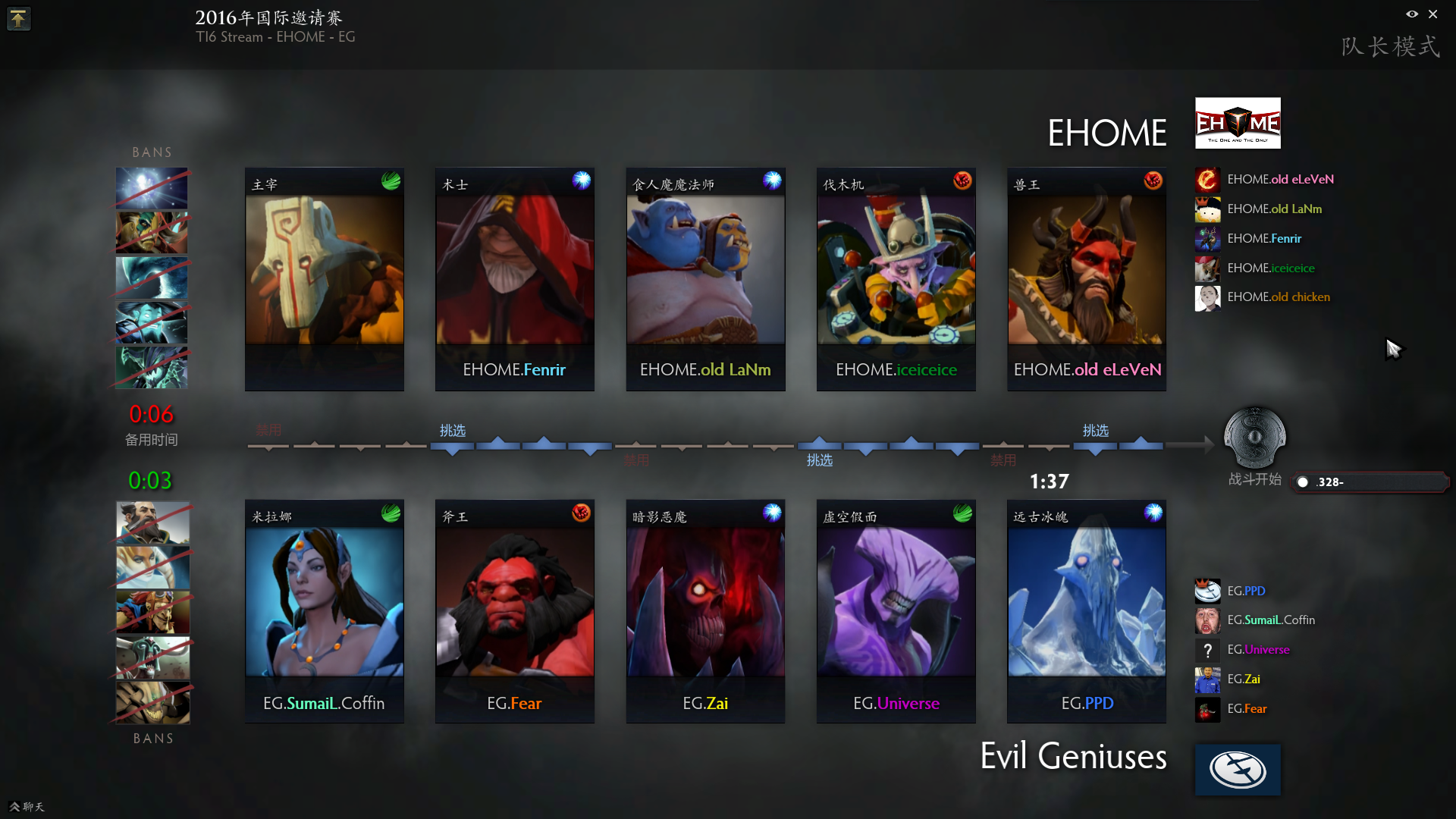Select EG.PPD's player avatar icon

tap(1207, 591)
